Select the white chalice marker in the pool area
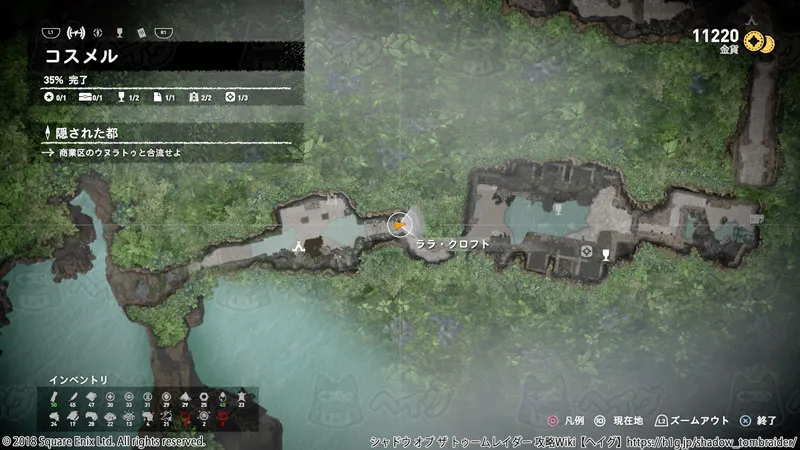Viewport: 800px width, 450px height. (x=558, y=210)
